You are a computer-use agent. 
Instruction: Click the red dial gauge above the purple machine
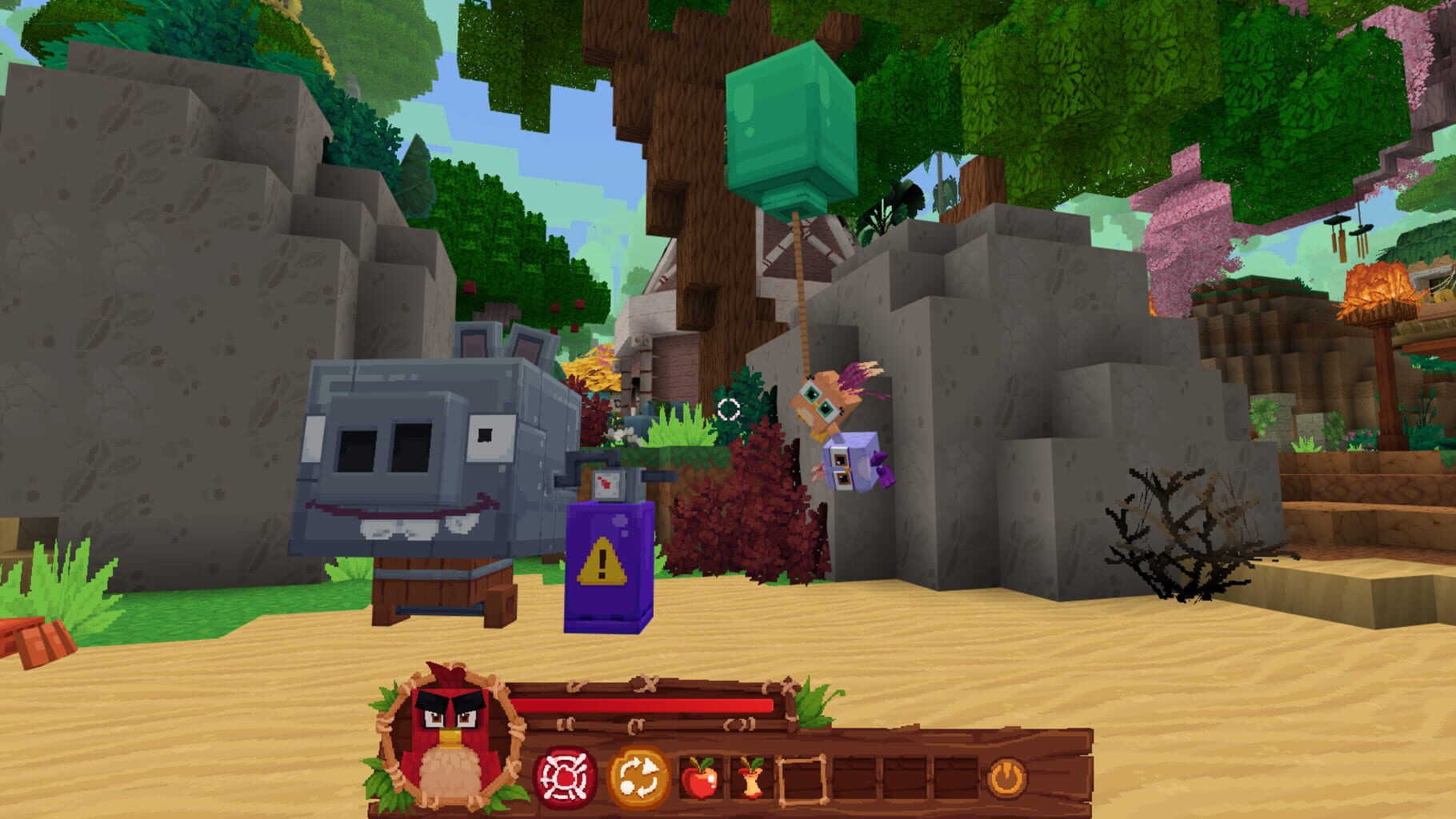[x=606, y=485]
